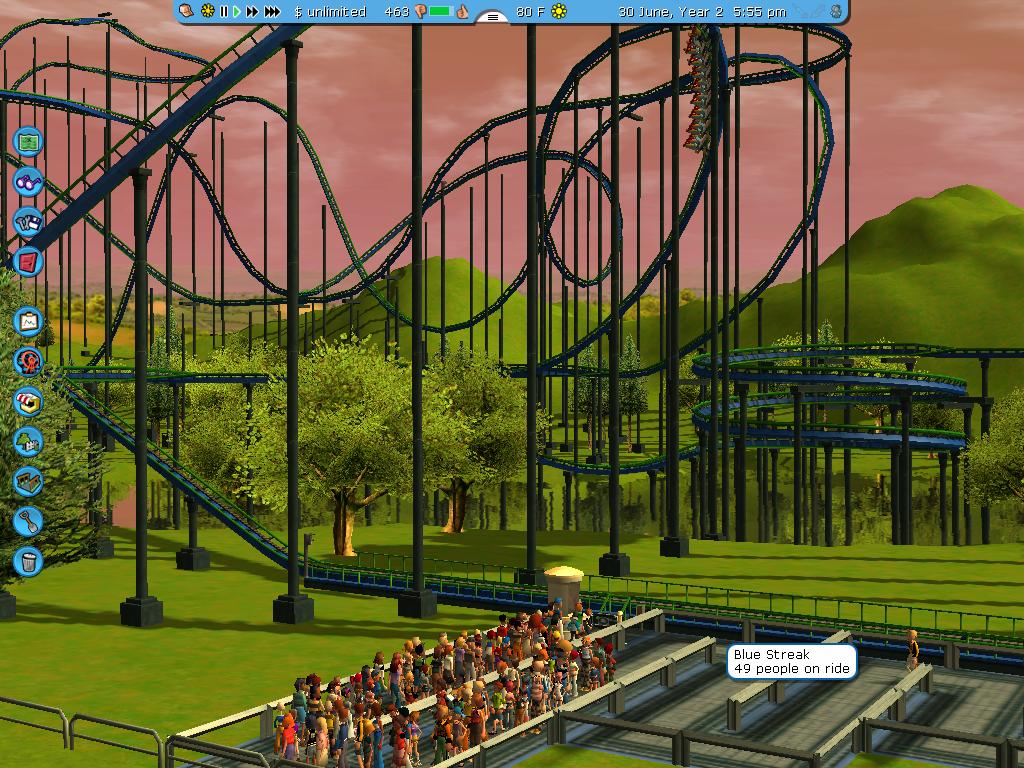Open the tools and save disk menu
Image resolution: width=1024 pixels, height=768 pixels.
pos(28,222)
